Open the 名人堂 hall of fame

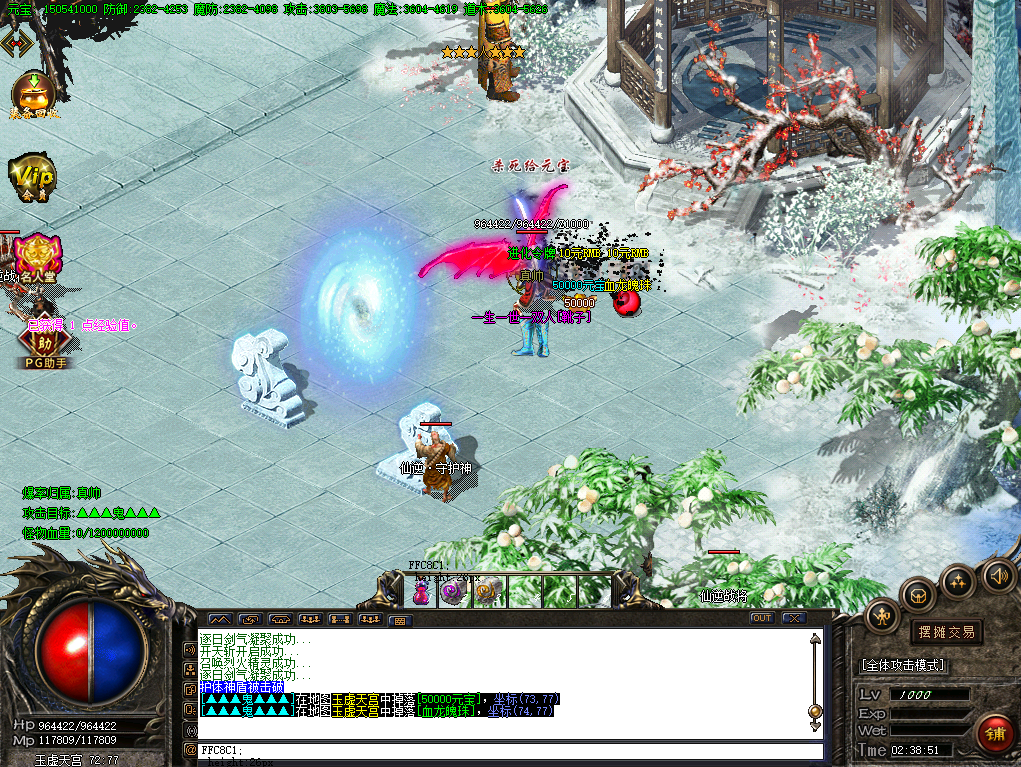coord(36,256)
